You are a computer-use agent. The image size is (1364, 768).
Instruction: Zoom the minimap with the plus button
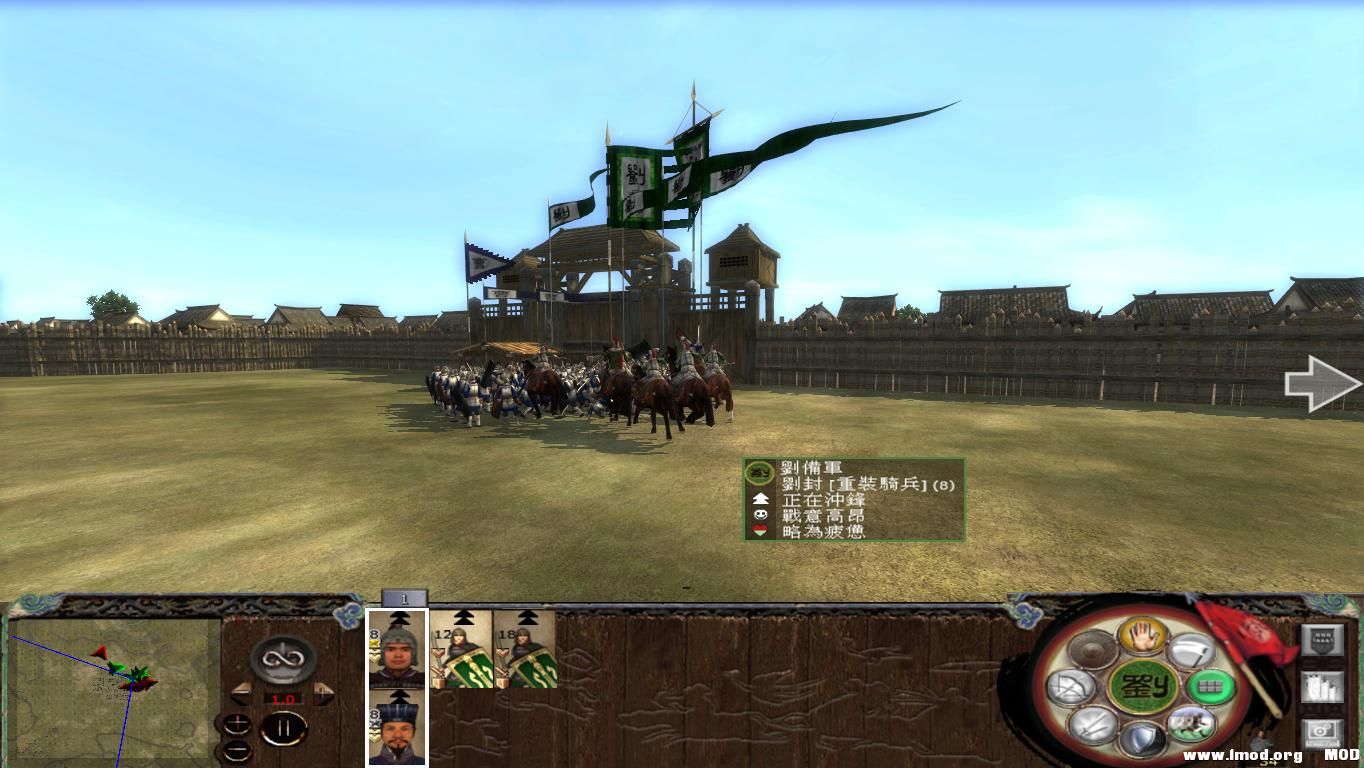pyautogui.click(x=238, y=724)
